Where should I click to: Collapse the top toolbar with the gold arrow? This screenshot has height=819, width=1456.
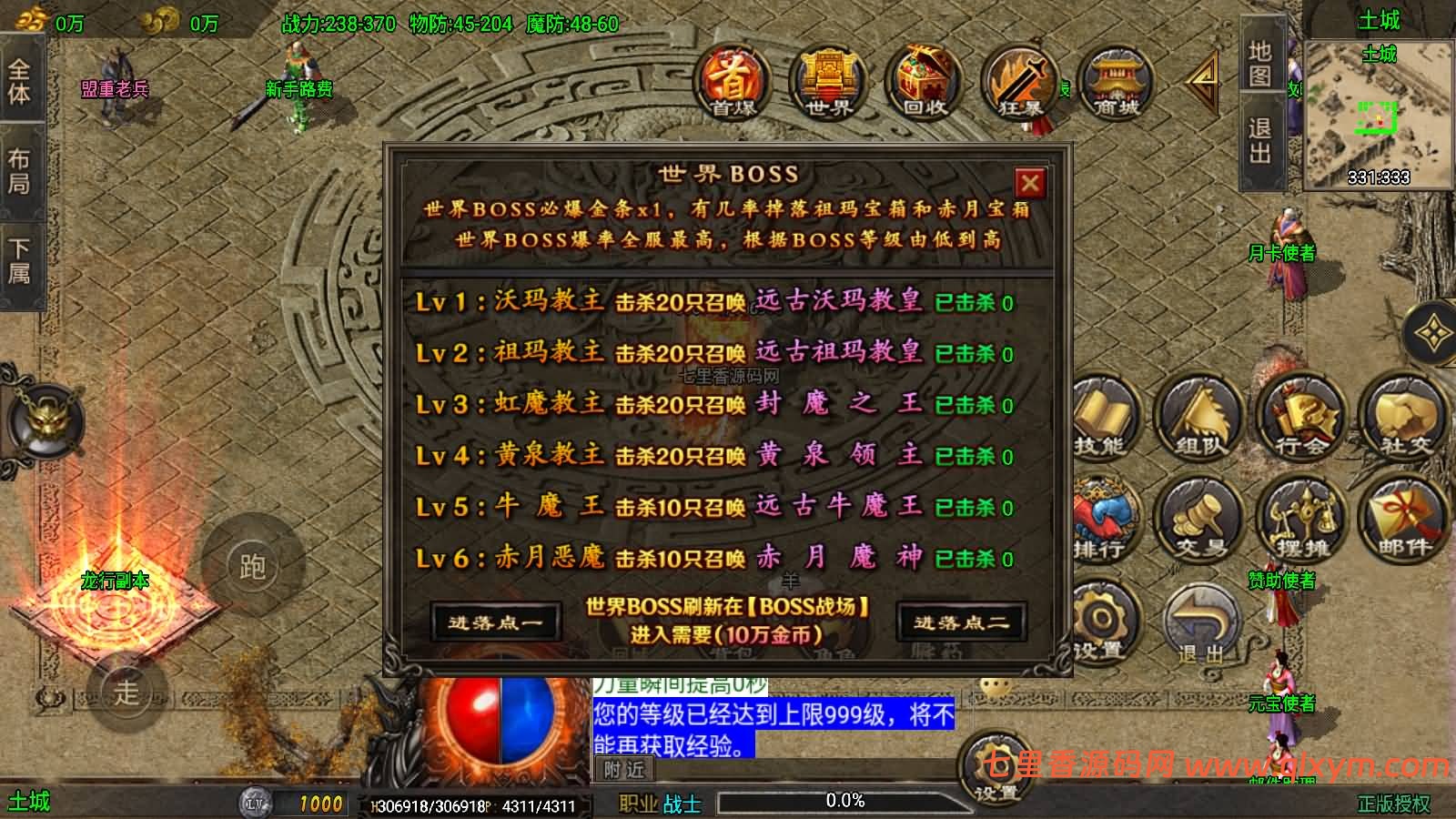[1203, 80]
